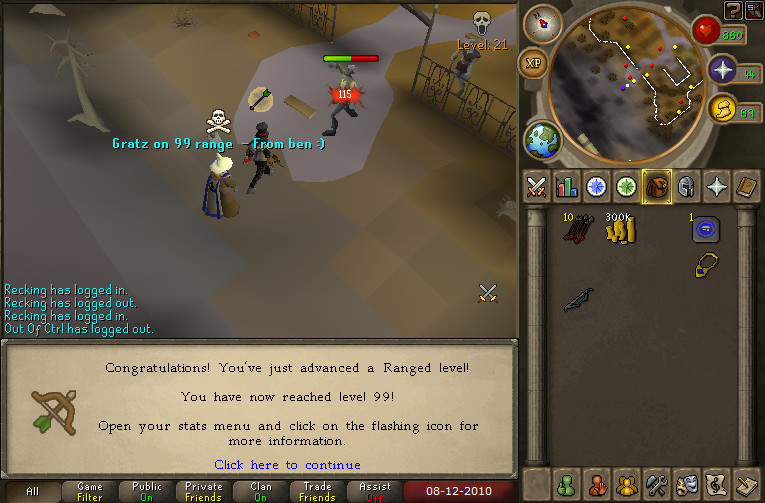765x503 pixels.
Task: Open the Worn Equipment helmet tab
Action: click(x=685, y=187)
